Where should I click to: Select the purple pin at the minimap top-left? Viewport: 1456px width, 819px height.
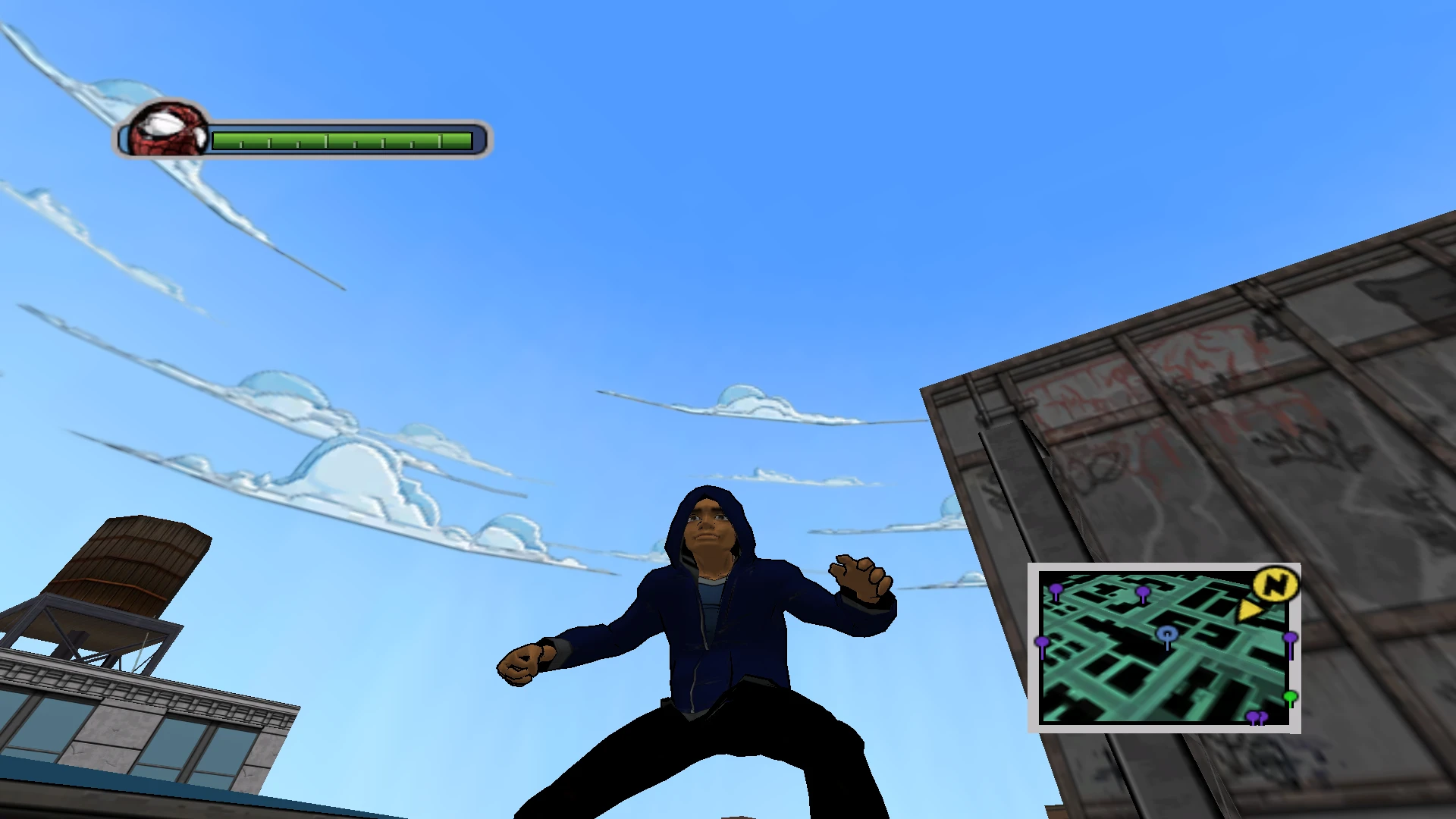click(x=1056, y=590)
